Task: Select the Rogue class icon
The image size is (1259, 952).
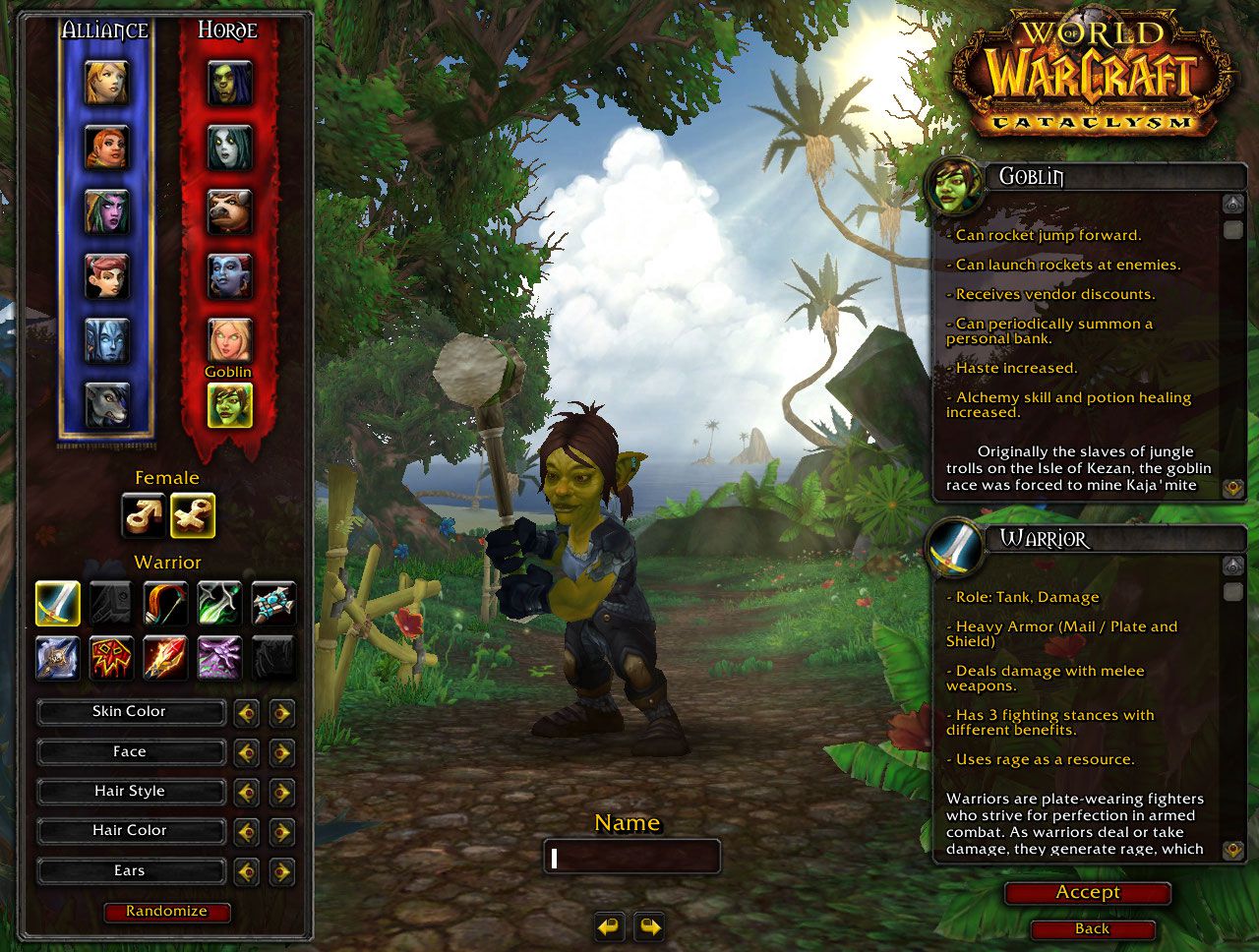Action: coord(218,604)
